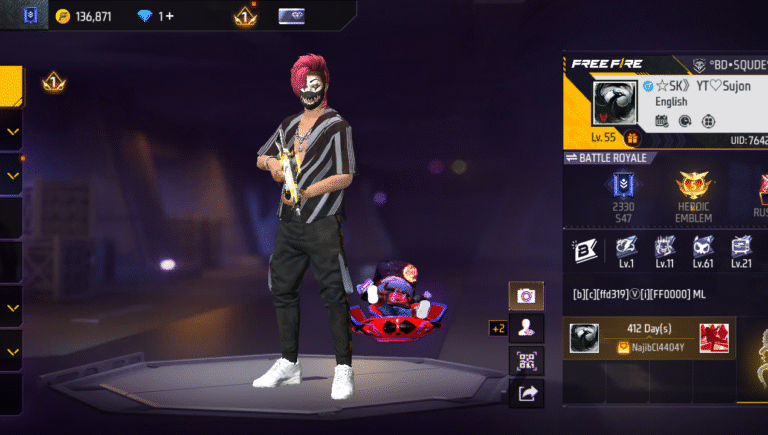Share the profile with the arrow button
The image size is (768, 435).
pyautogui.click(x=526, y=393)
